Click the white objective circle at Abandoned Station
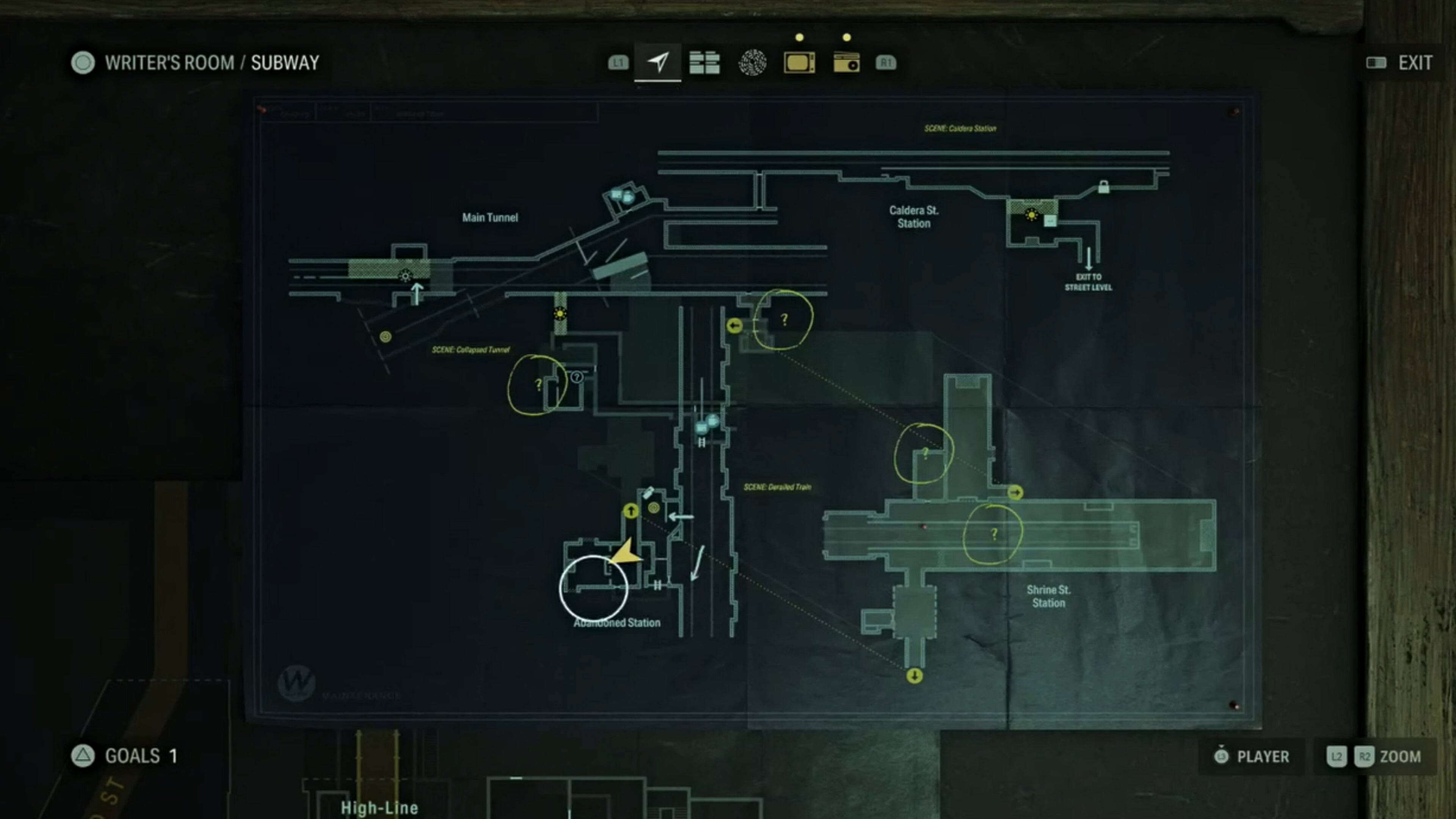Screen dimensions: 1456x819 594,588
